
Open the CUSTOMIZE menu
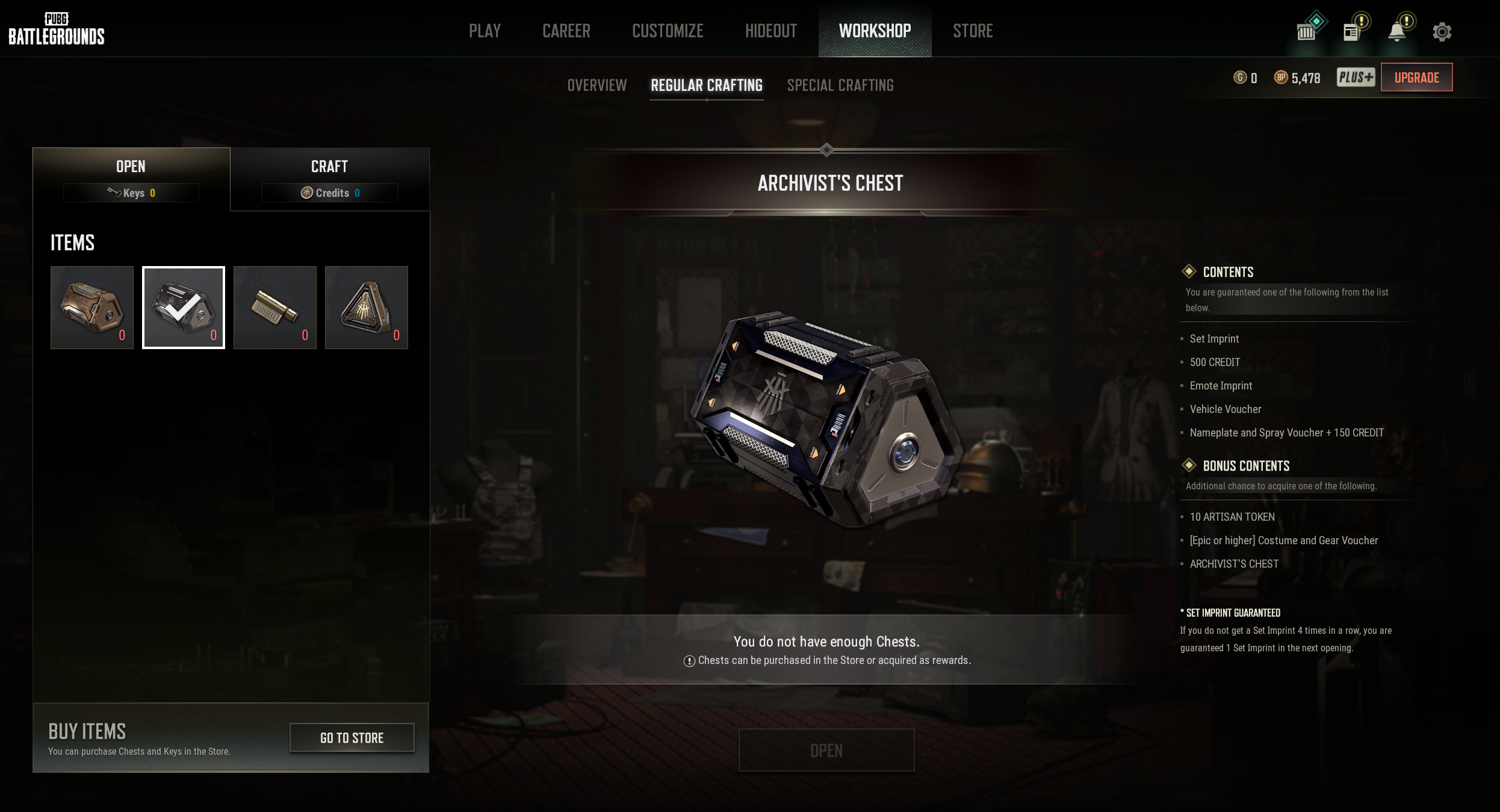click(x=668, y=31)
